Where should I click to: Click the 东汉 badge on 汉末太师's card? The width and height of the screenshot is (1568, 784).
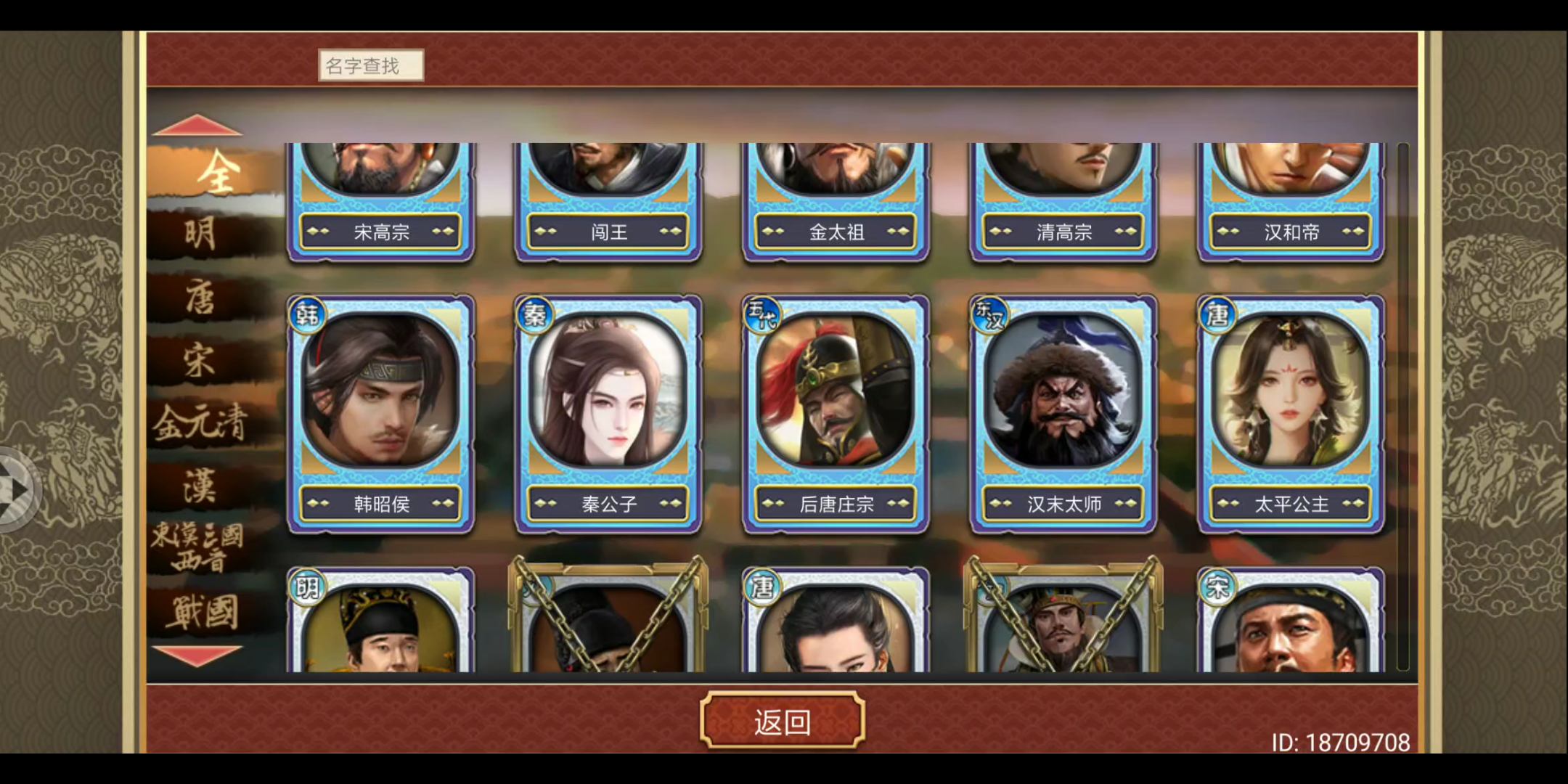pos(989,315)
